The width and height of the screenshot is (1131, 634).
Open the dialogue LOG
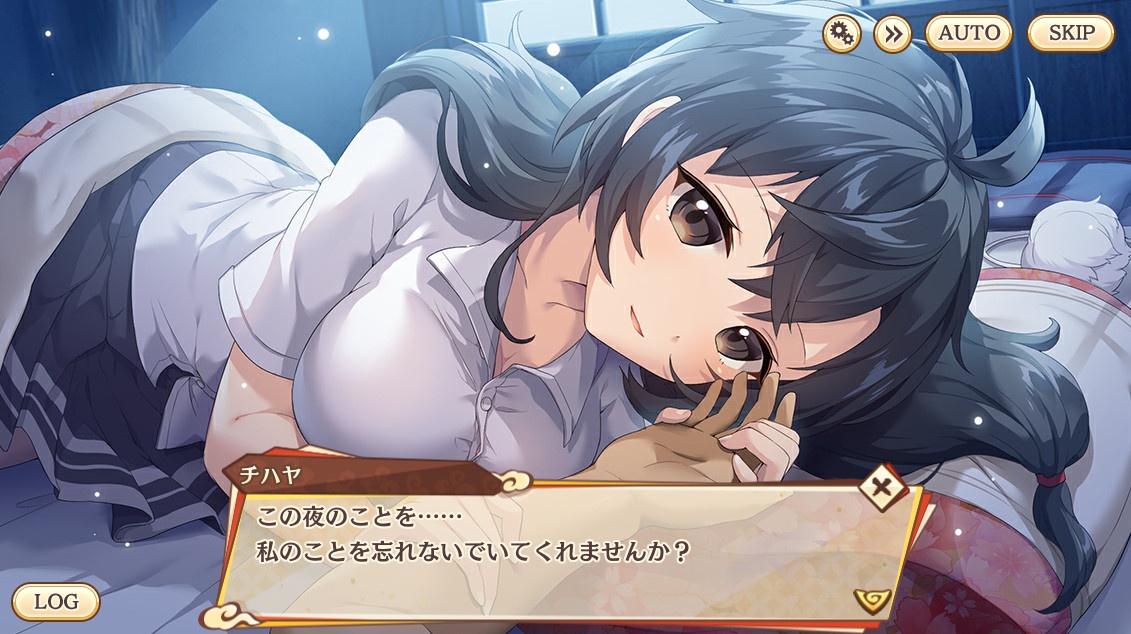(x=56, y=602)
